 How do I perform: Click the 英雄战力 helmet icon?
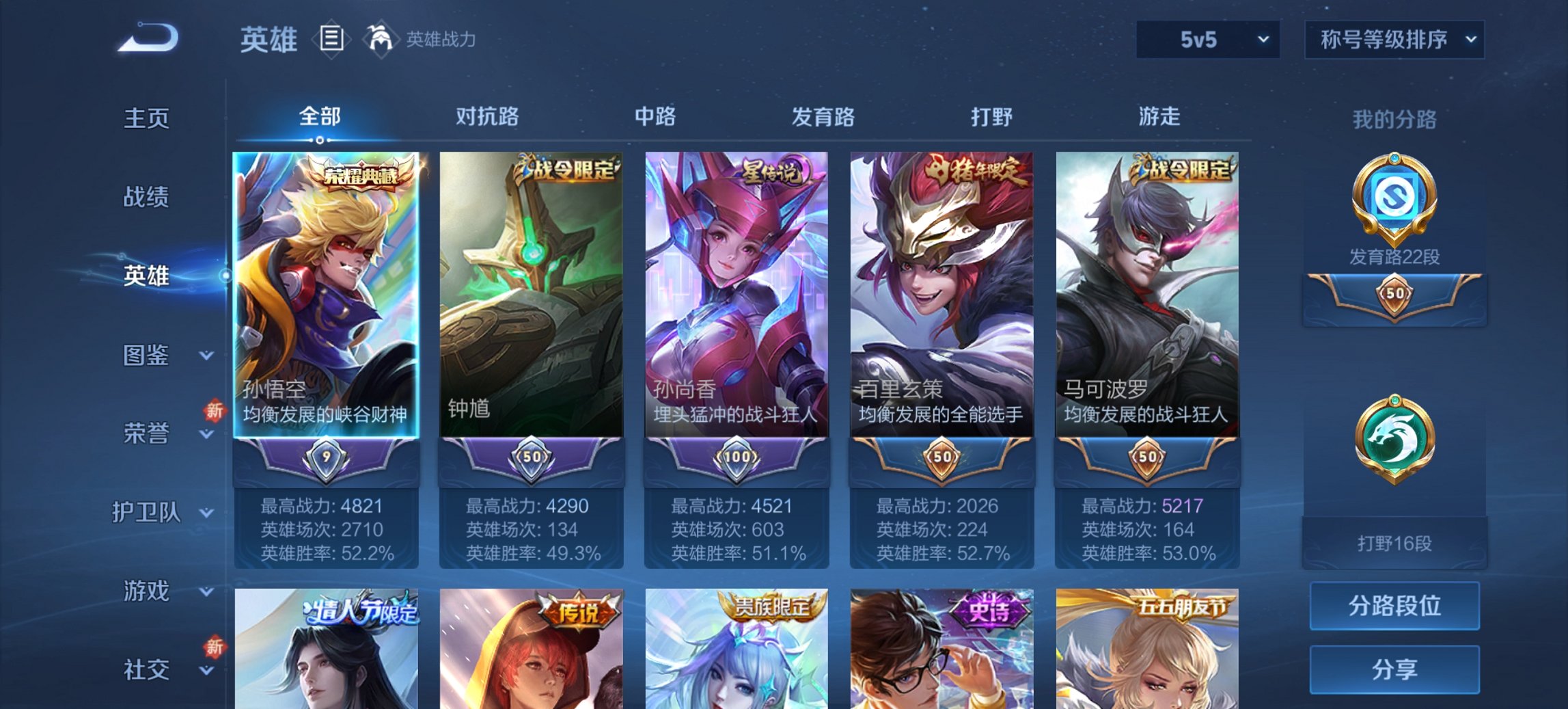pos(380,40)
